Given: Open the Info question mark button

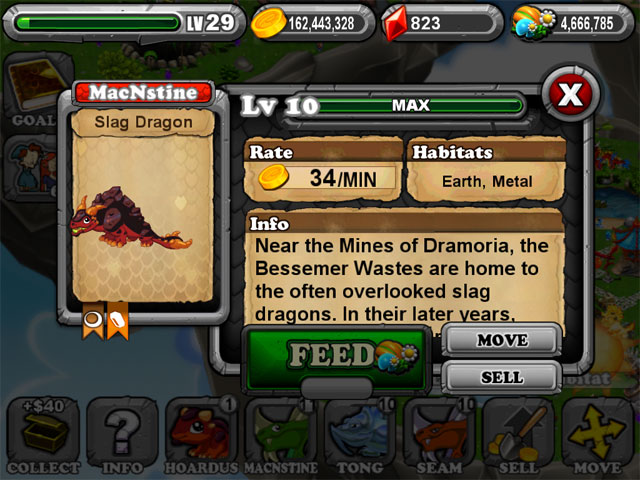Looking at the screenshot, I should (x=121, y=435).
